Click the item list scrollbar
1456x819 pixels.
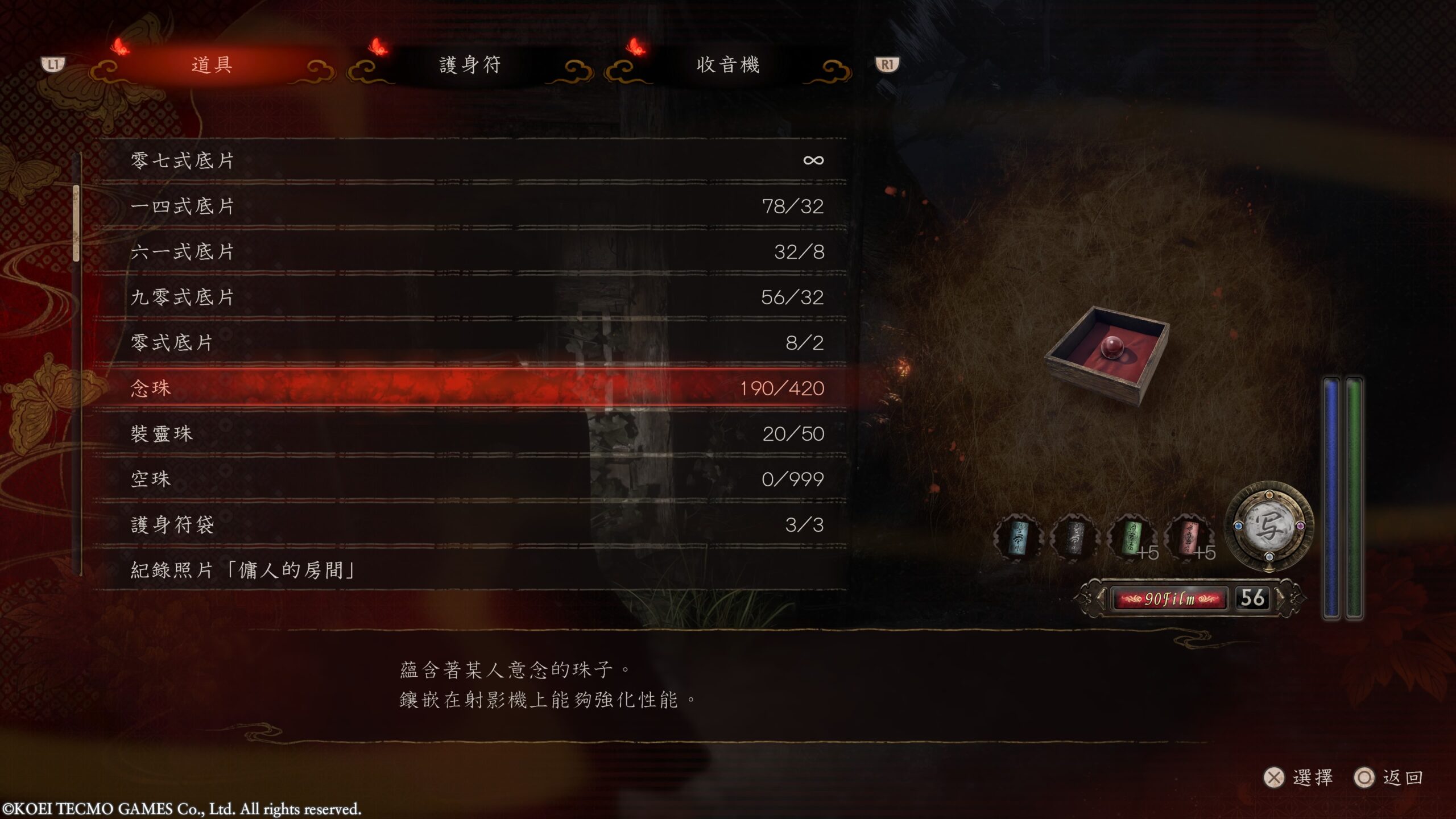76,223
